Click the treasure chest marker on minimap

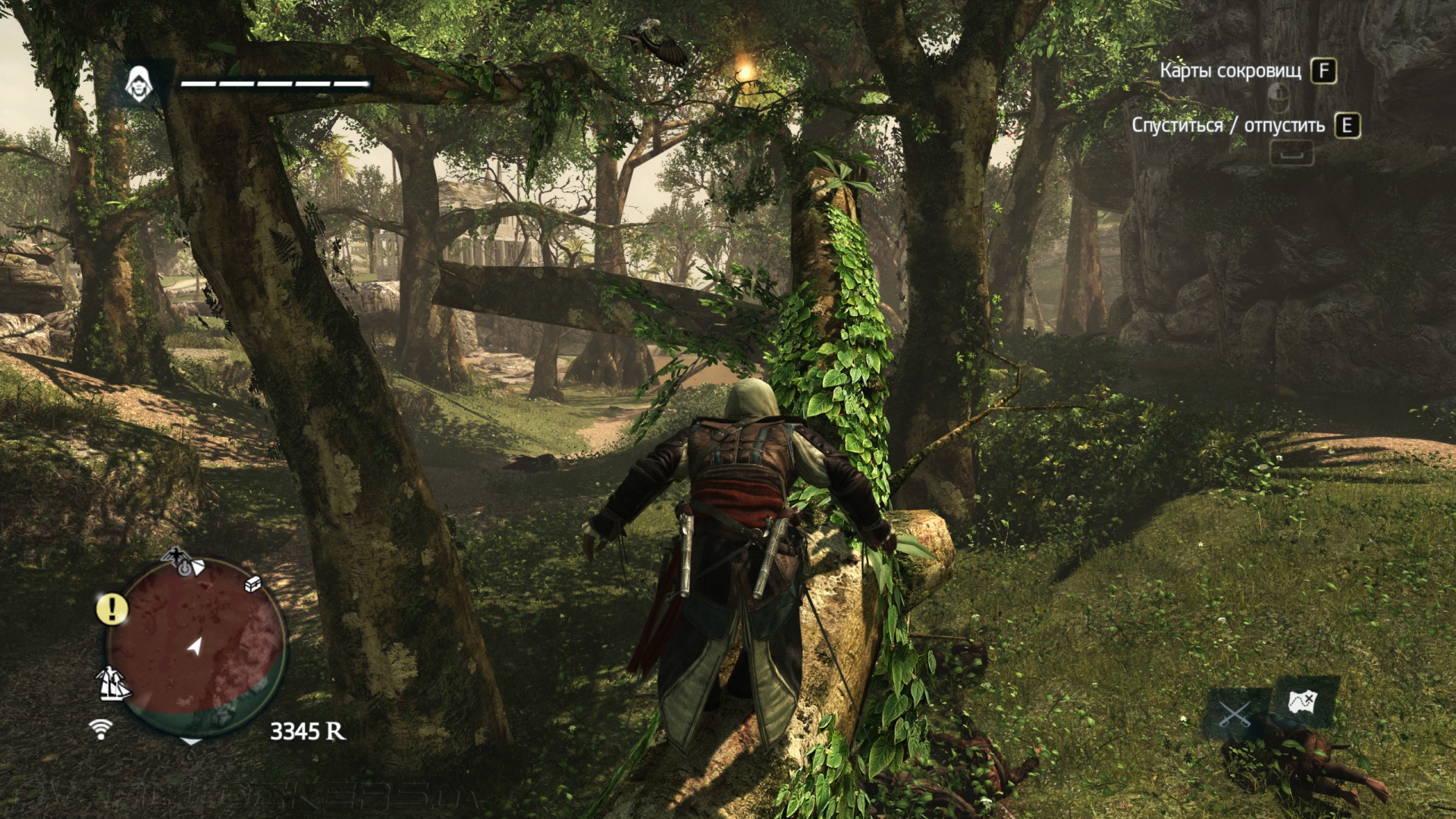[x=253, y=583]
